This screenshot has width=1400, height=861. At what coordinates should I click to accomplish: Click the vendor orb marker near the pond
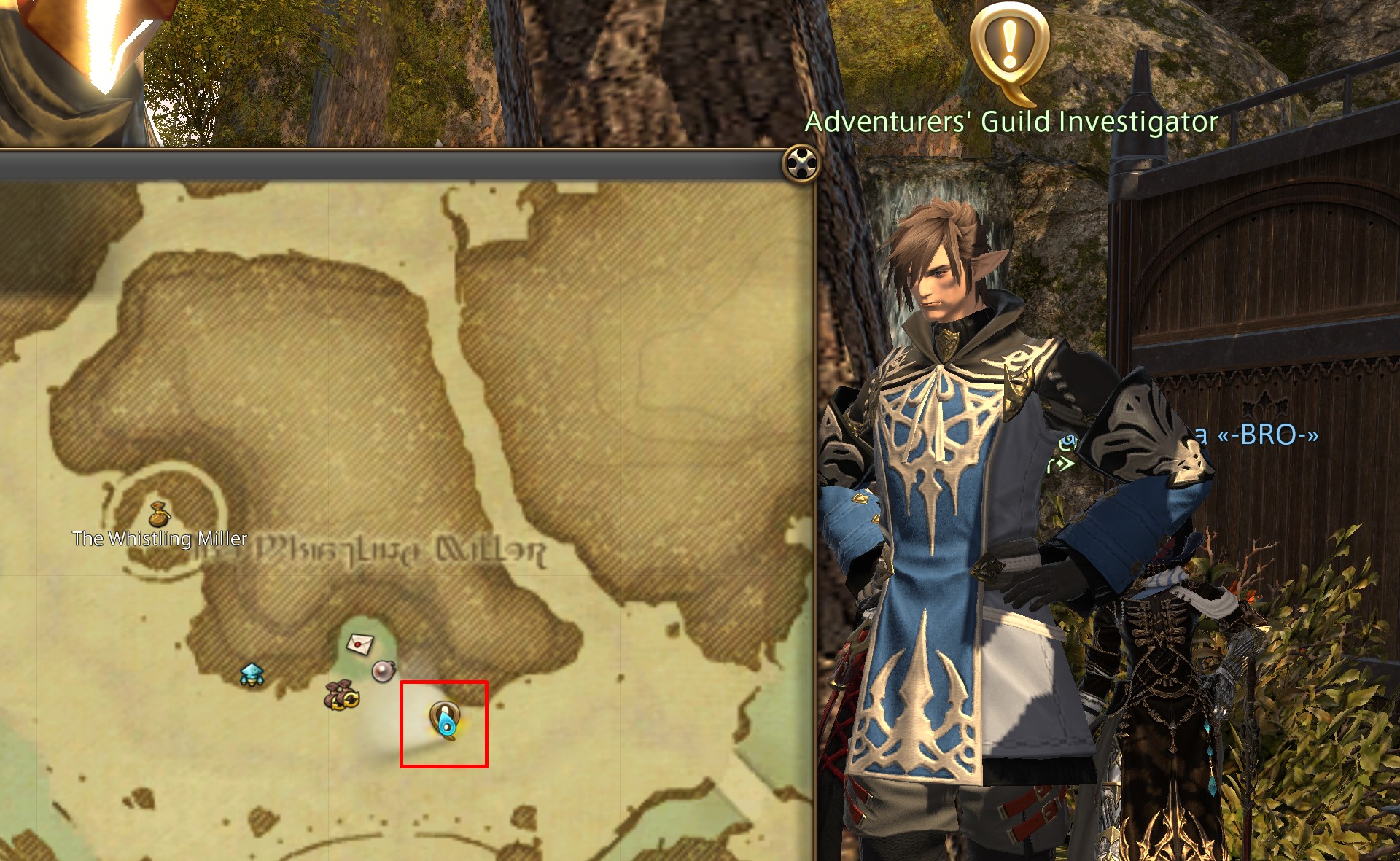[384, 671]
